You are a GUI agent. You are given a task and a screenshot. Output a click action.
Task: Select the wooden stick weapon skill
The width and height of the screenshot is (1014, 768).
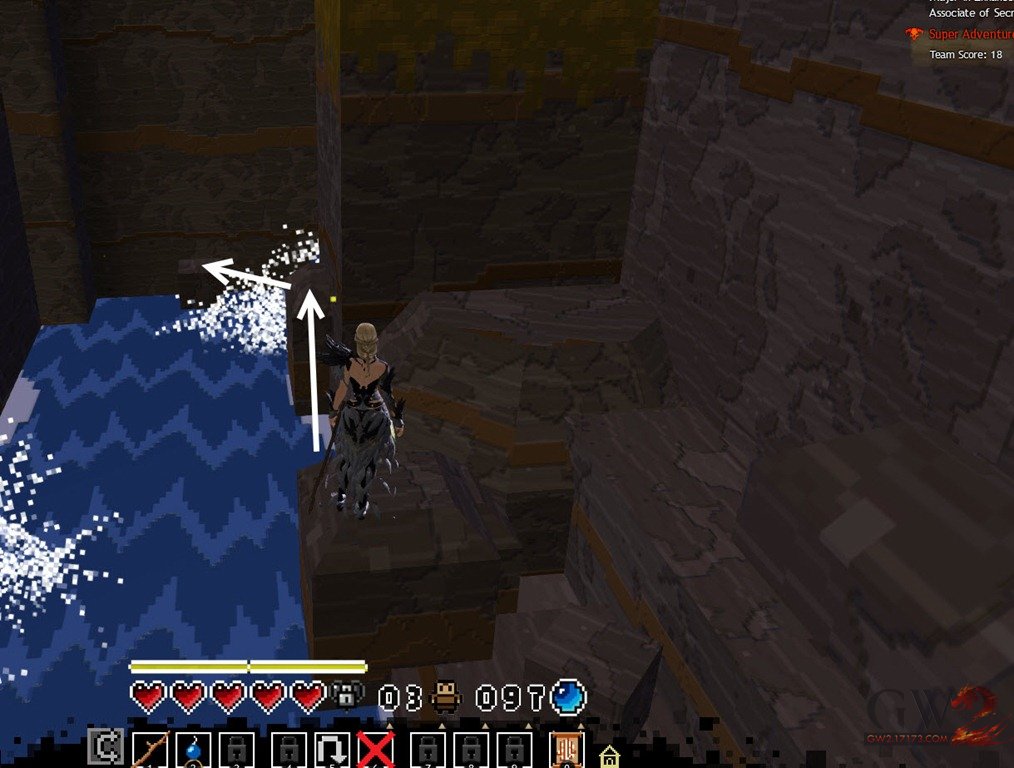[149, 749]
